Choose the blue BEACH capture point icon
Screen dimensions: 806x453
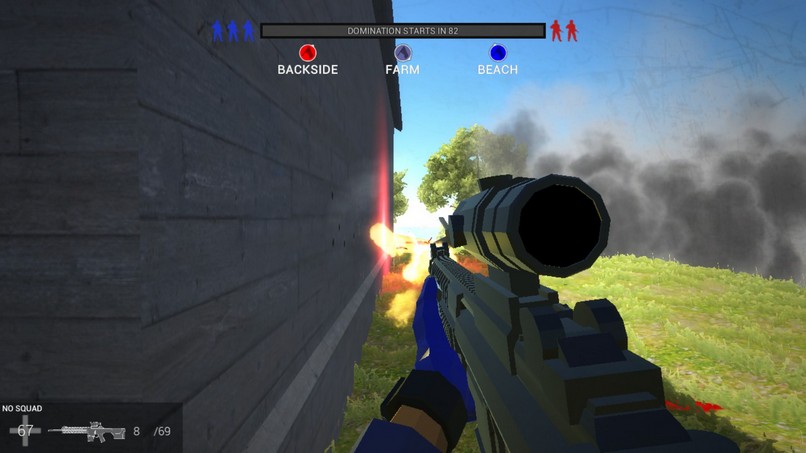click(x=497, y=52)
